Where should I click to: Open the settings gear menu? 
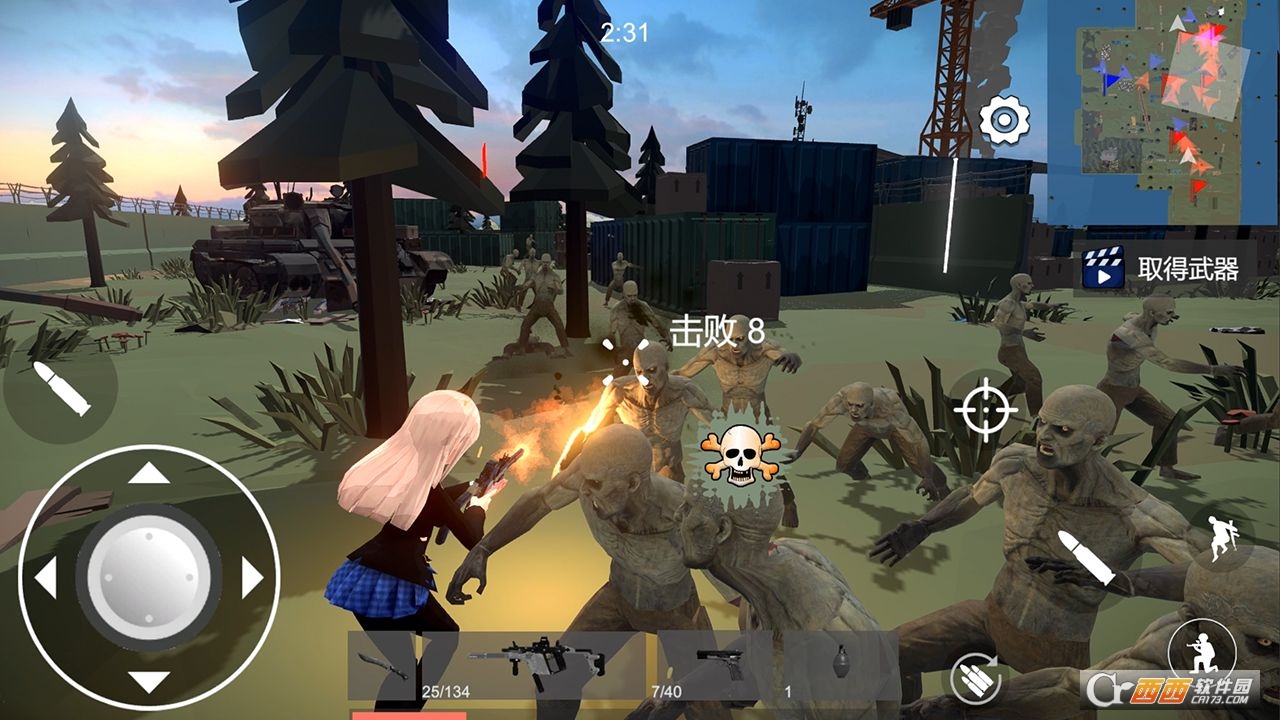click(1004, 122)
